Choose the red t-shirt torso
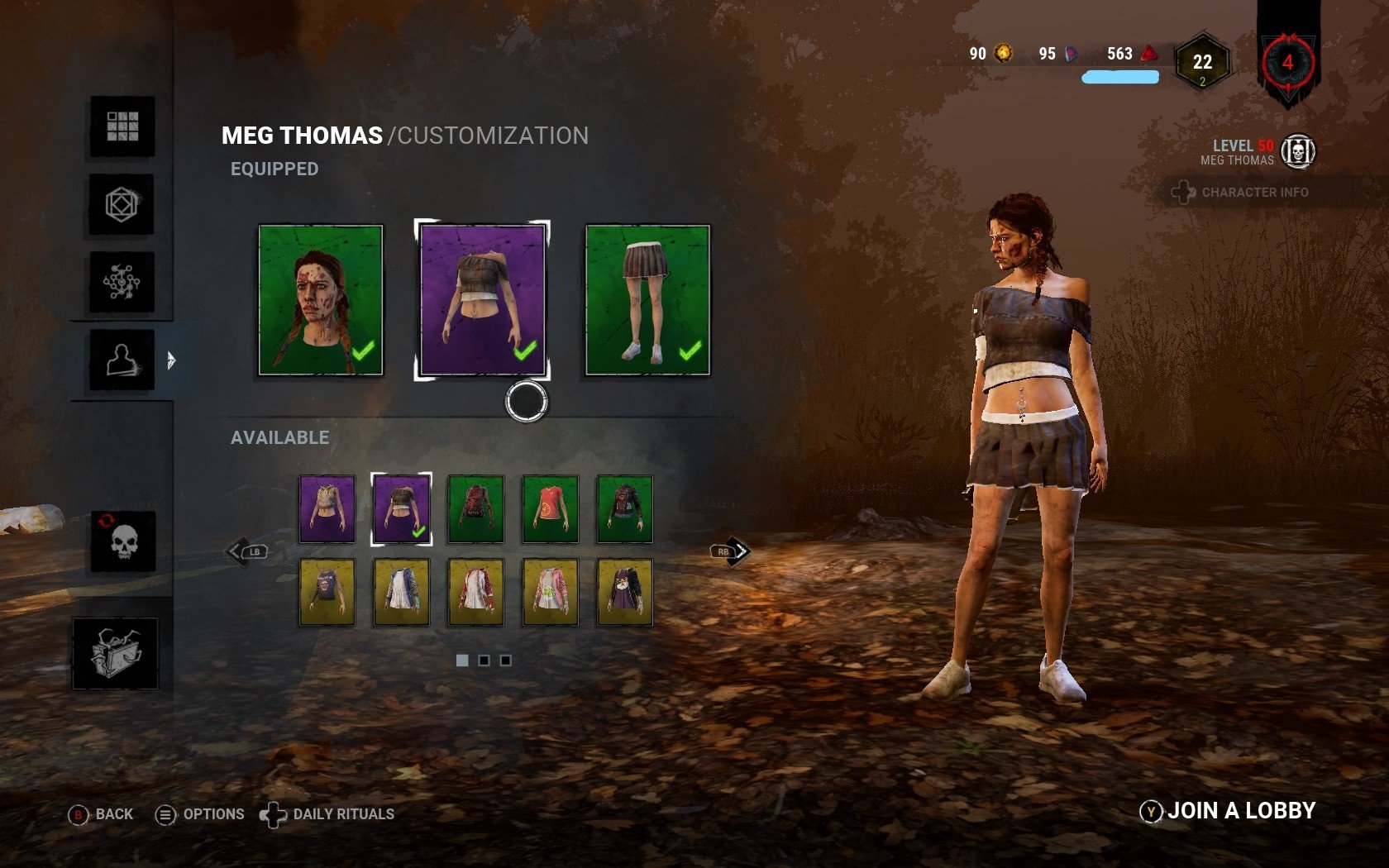The width and height of the screenshot is (1389, 868). (550, 509)
